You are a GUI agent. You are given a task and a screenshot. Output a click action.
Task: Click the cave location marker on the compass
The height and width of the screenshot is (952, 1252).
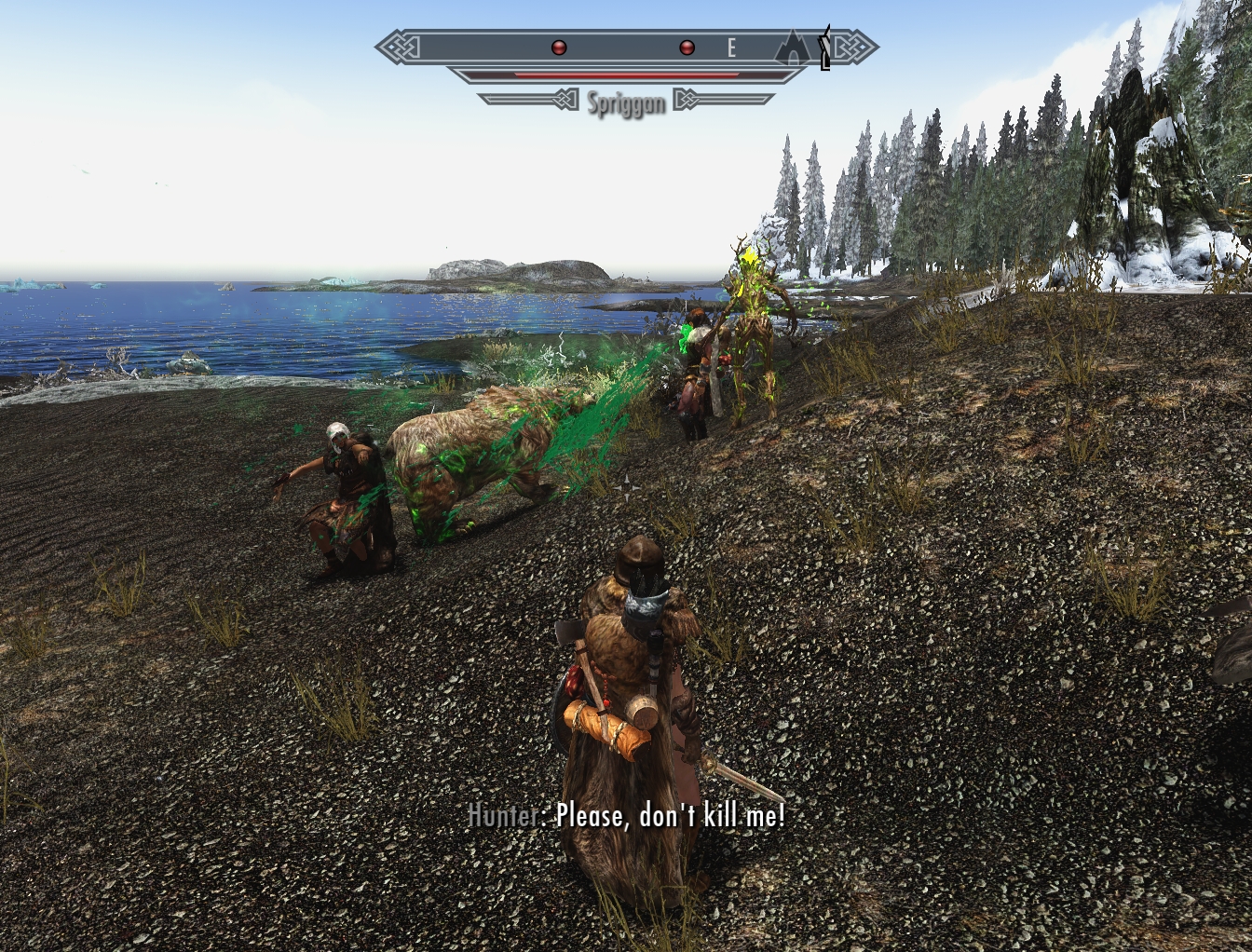pyautogui.click(x=793, y=48)
